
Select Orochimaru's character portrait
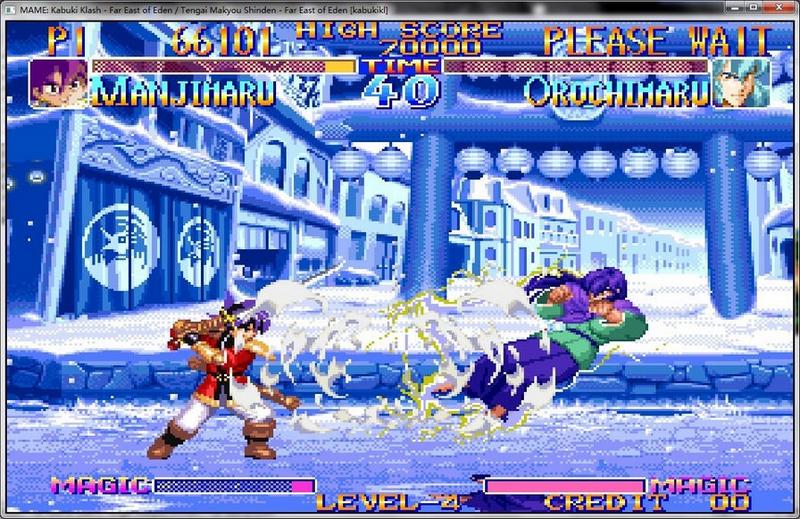741,82
